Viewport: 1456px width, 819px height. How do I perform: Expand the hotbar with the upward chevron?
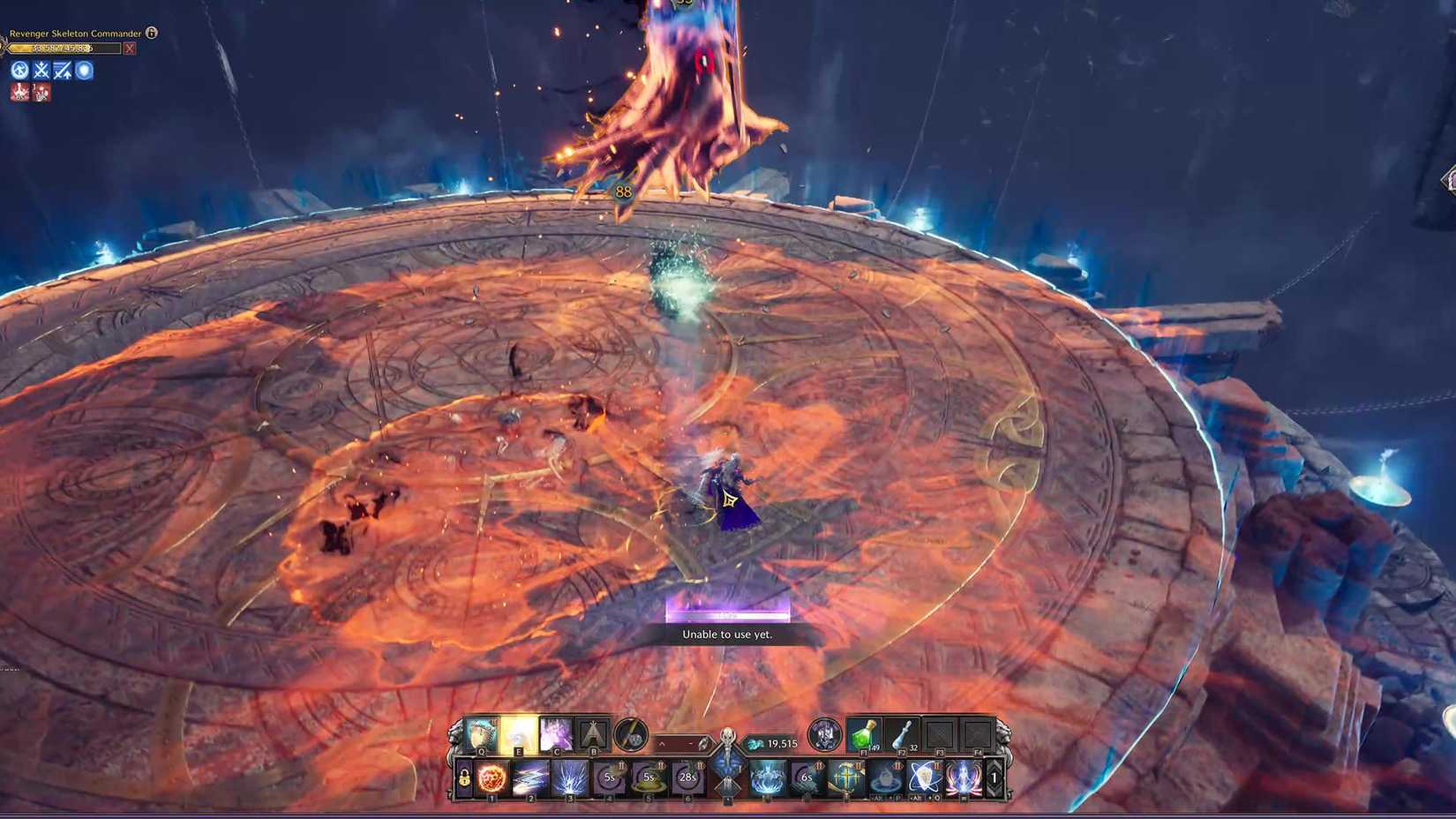(x=662, y=743)
